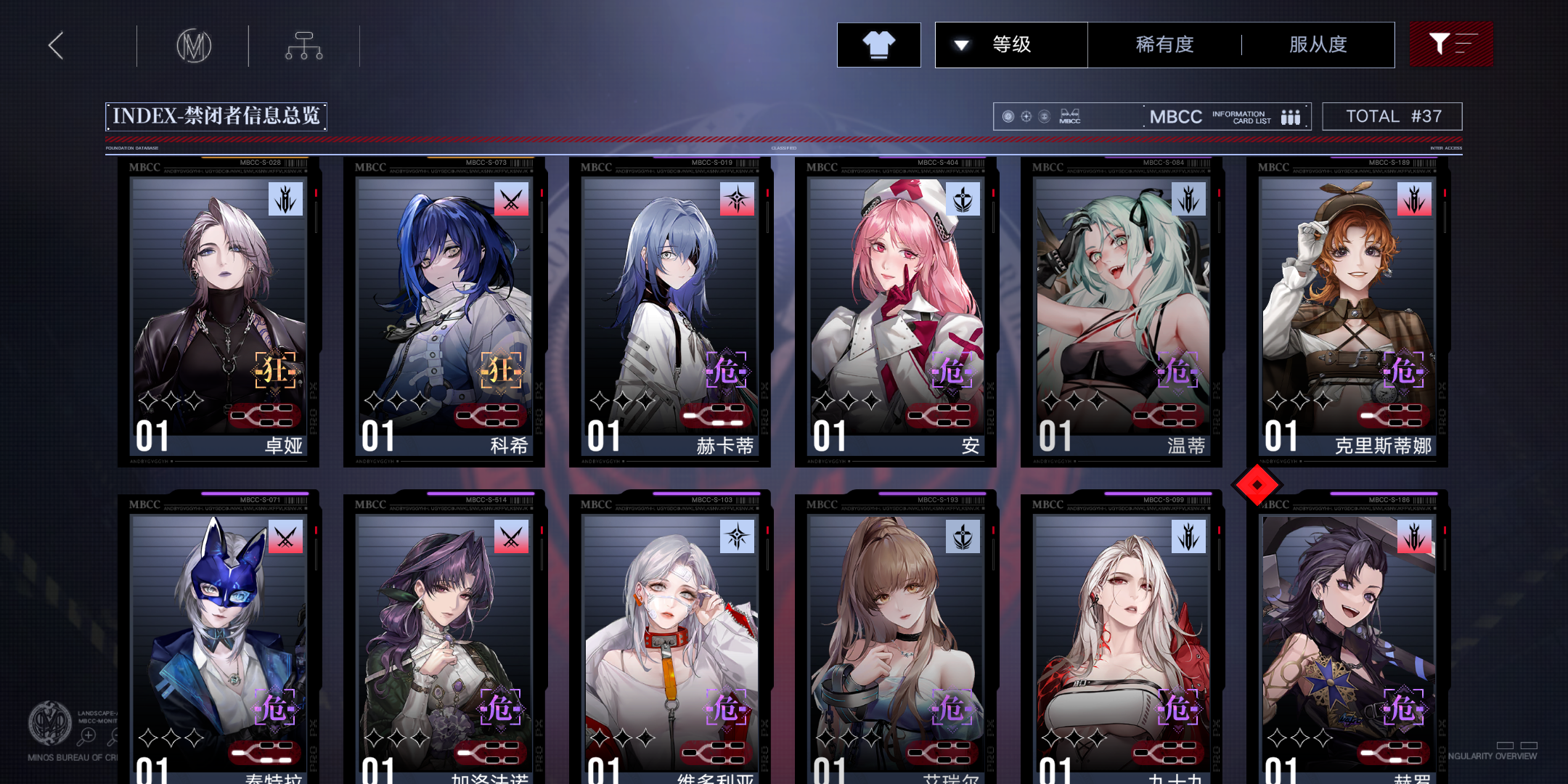This screenshot has height=784, width=1568.
Task: Switch sorting to the 稀有度 tab
Action: (1162, 44)
